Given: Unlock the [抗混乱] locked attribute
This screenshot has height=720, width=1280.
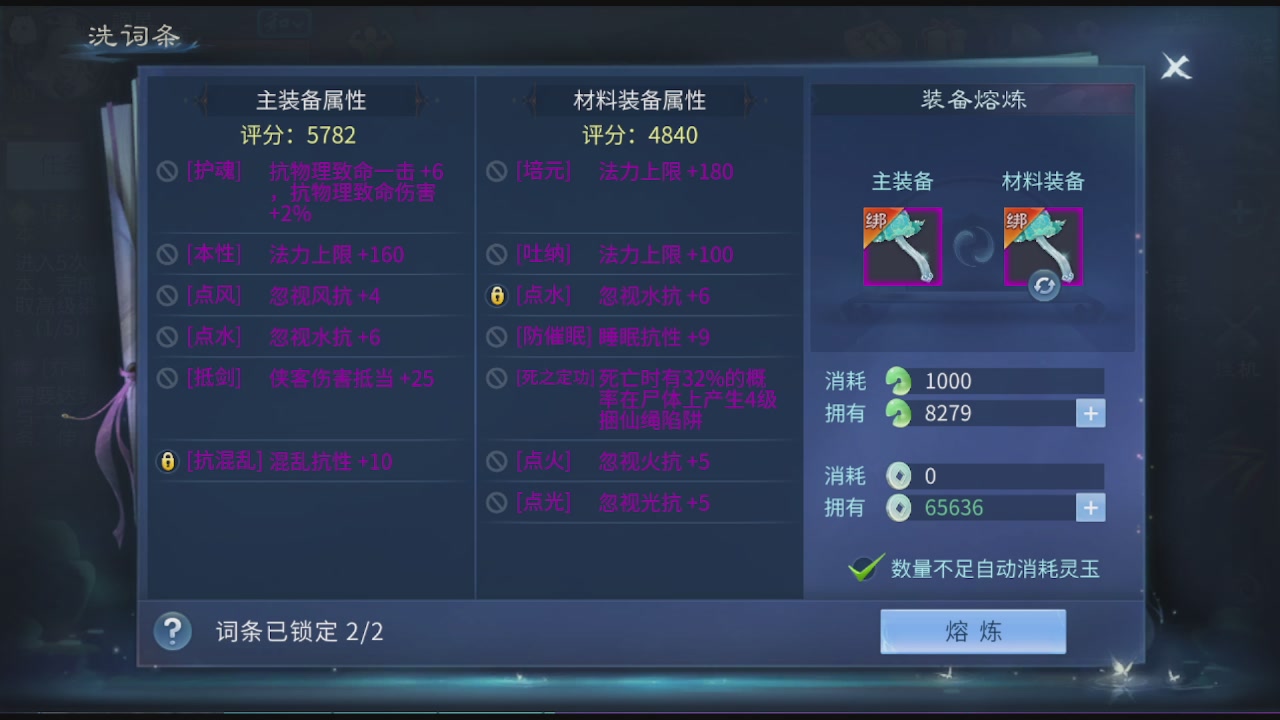Looking at the screenshot, I should (x=167, y=462).
